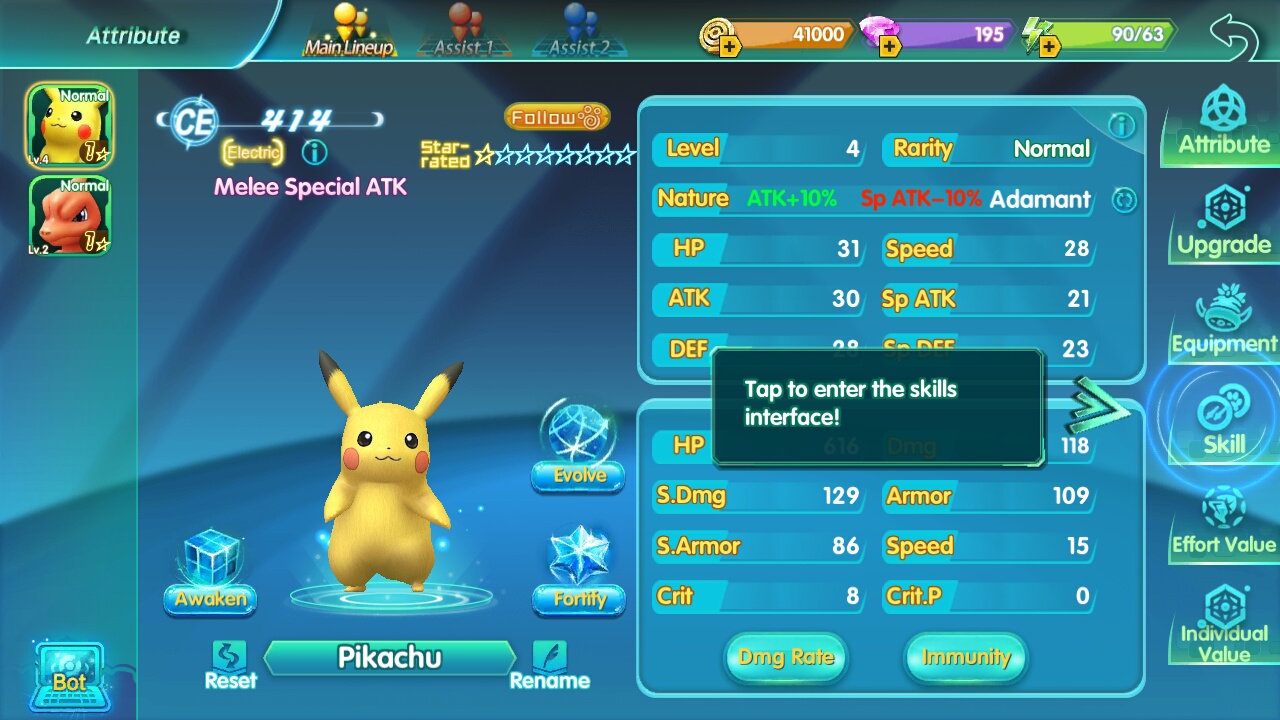Select the Attribute side tab
This screenshot has height=720, width=1280.
(1223, 122)
